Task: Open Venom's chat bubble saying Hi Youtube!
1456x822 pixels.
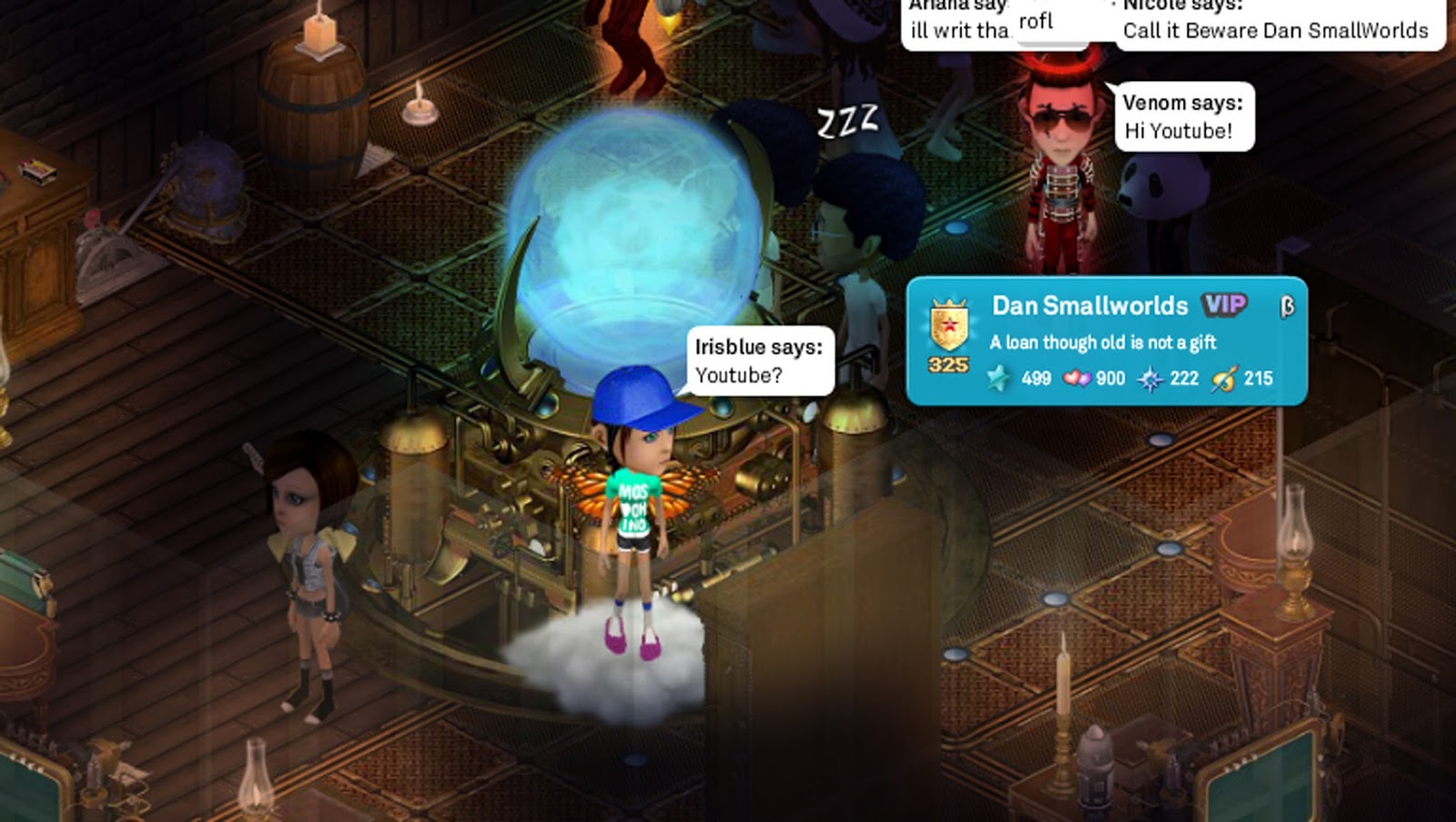Action: 1180,116
